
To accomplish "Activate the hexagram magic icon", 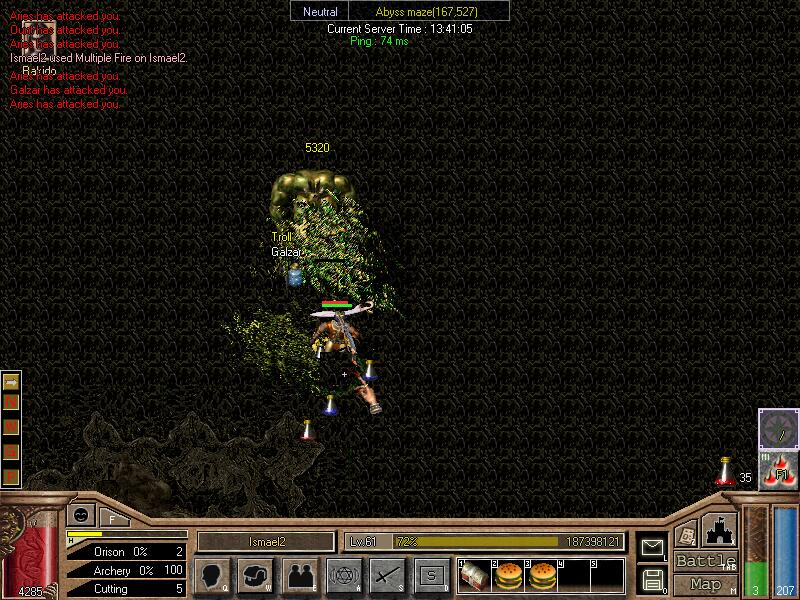I will (343, 575).
